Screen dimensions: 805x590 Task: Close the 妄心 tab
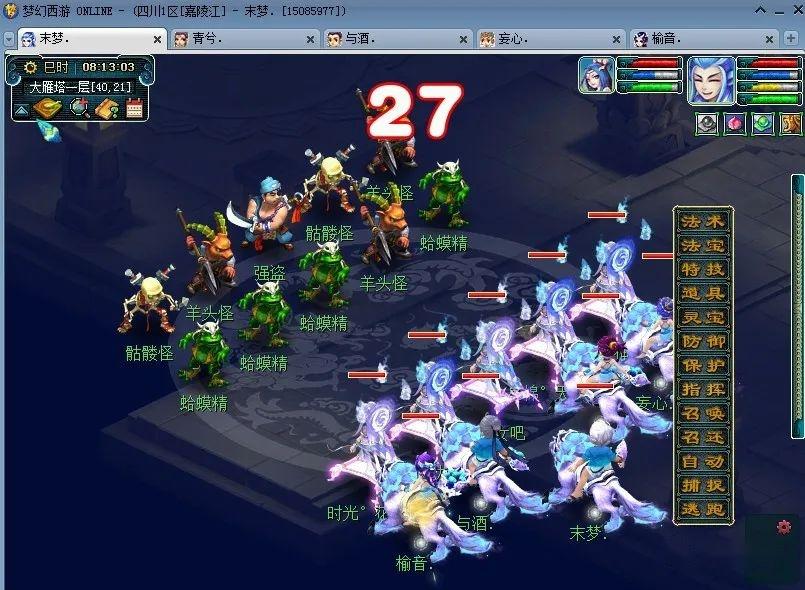[x=616, y=40]
